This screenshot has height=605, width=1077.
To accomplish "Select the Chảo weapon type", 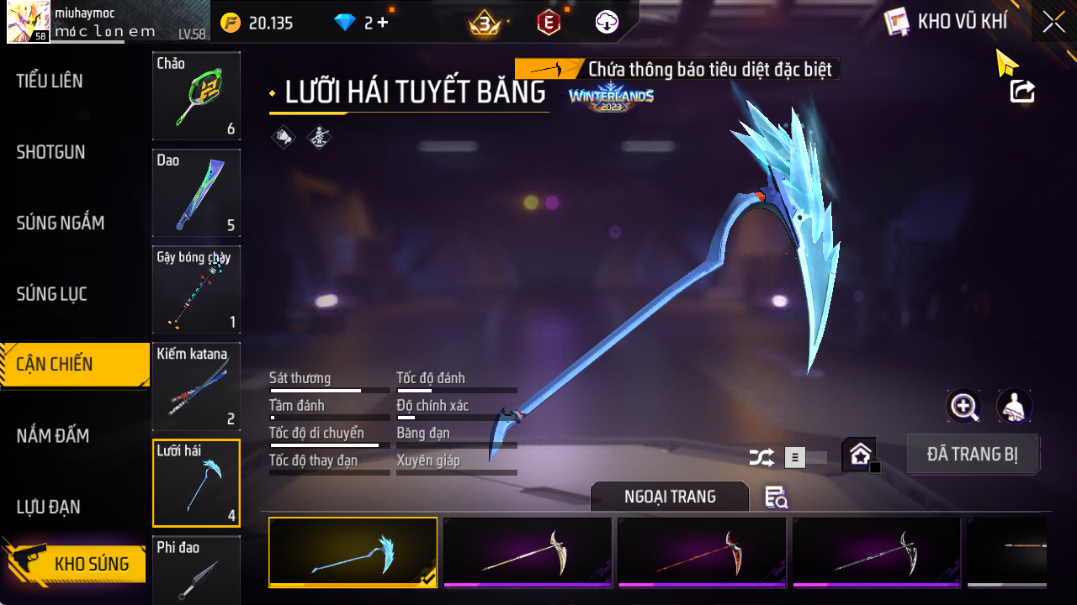I will click(x=196, y=96).
